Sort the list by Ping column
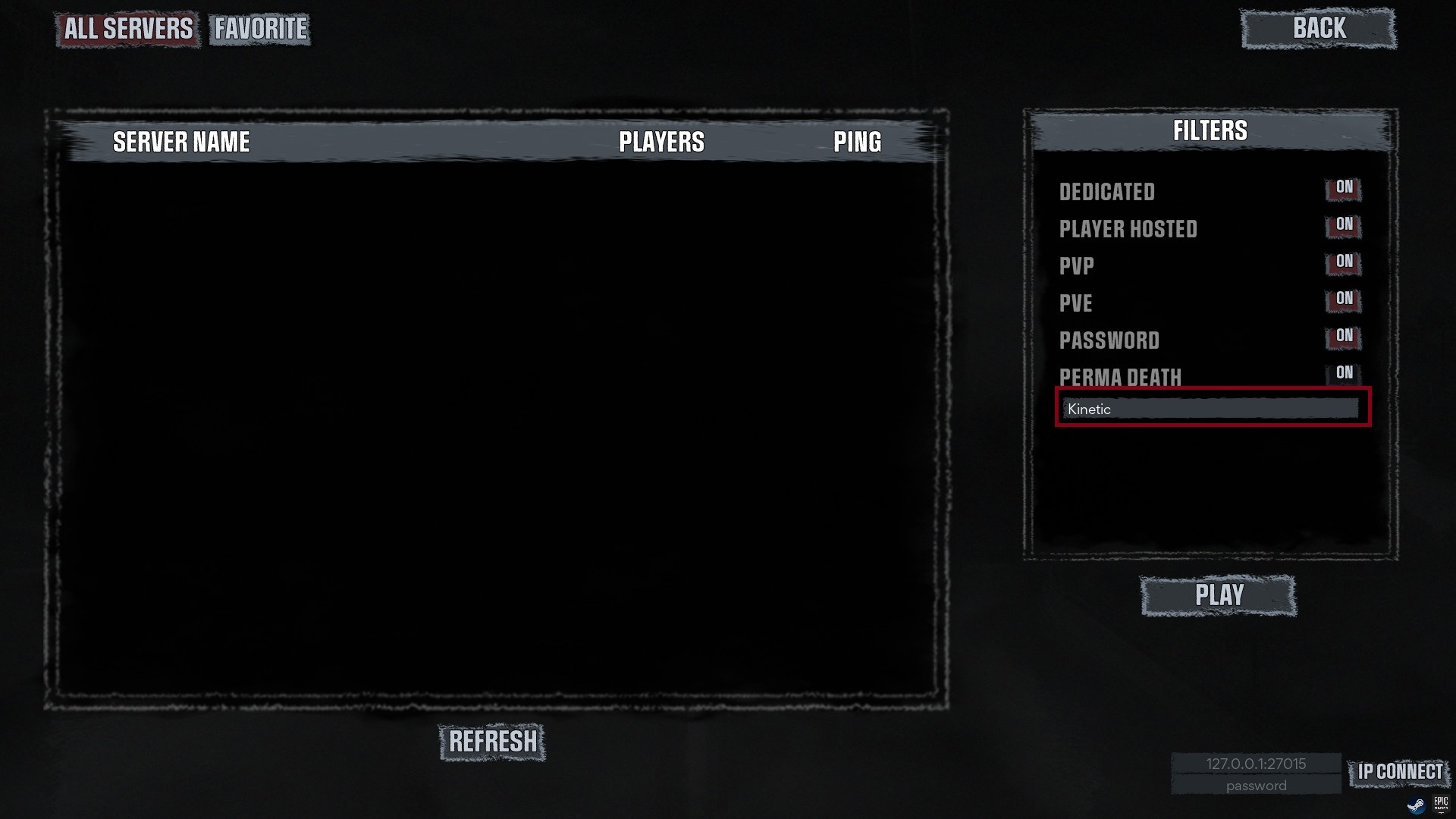The width and height of the screenshot is (1456, 819). pyautogui.click(x=857, y=142)
